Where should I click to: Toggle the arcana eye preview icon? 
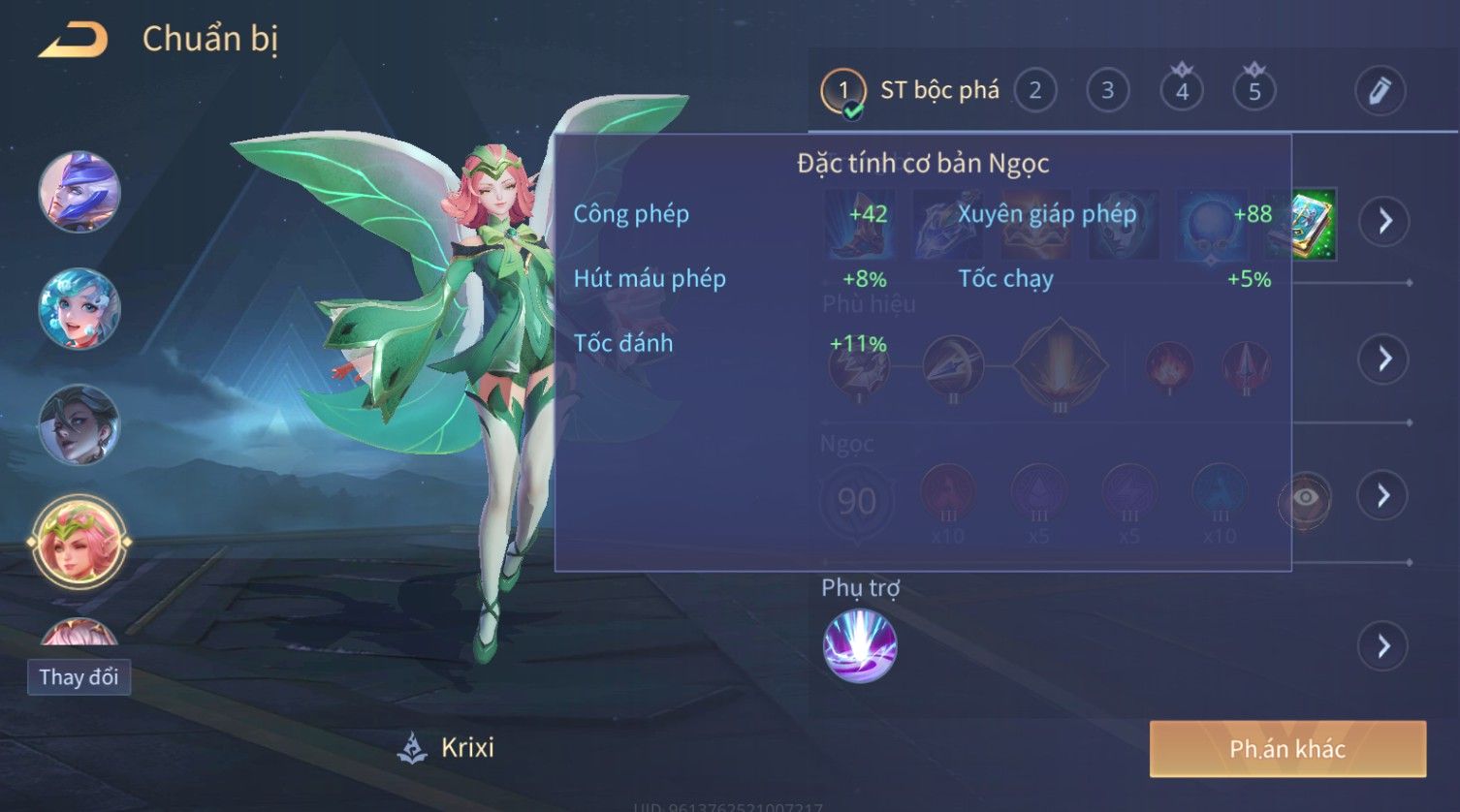[1305, 498]
